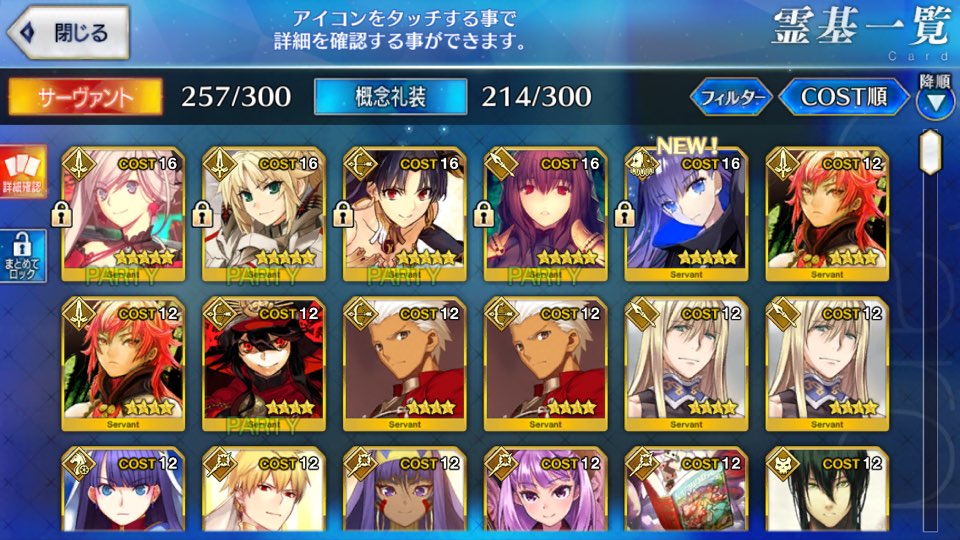
Task: Open the フィルター filter options
Action: (732, 97)
